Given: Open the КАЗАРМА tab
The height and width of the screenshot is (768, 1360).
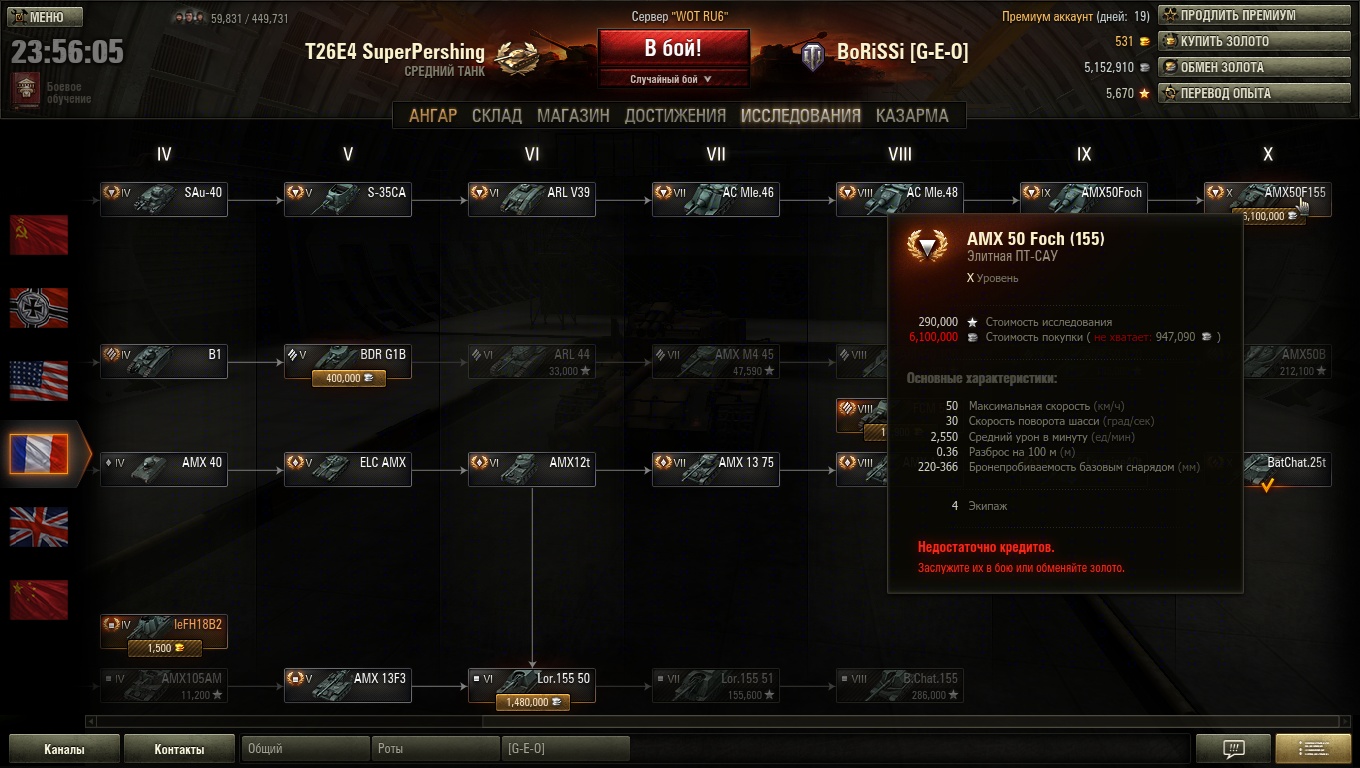Looking at the screenshot, I should (912, 116).
